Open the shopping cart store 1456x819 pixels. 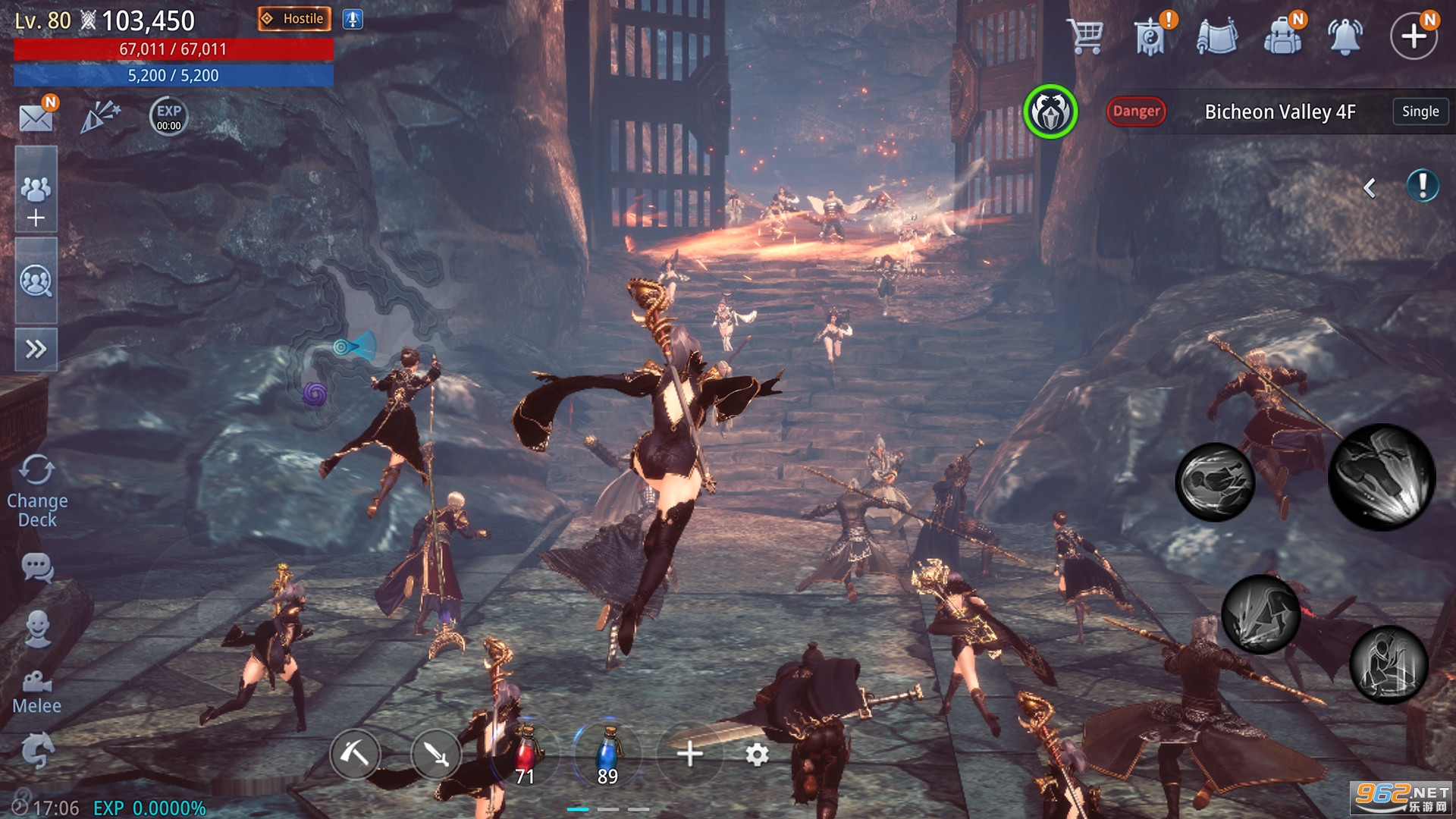[1085, 36]
